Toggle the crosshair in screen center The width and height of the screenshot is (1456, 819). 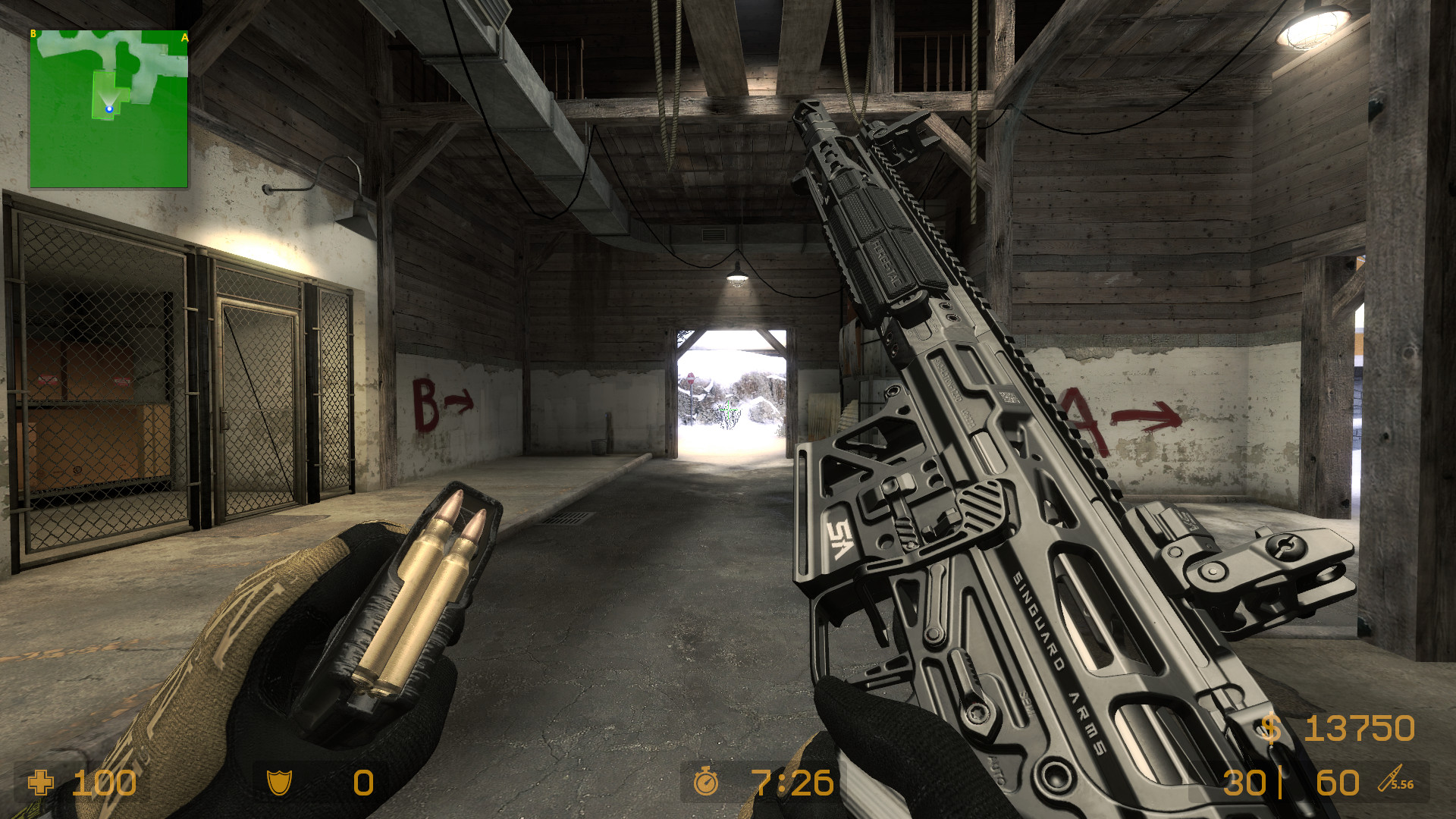727,409
